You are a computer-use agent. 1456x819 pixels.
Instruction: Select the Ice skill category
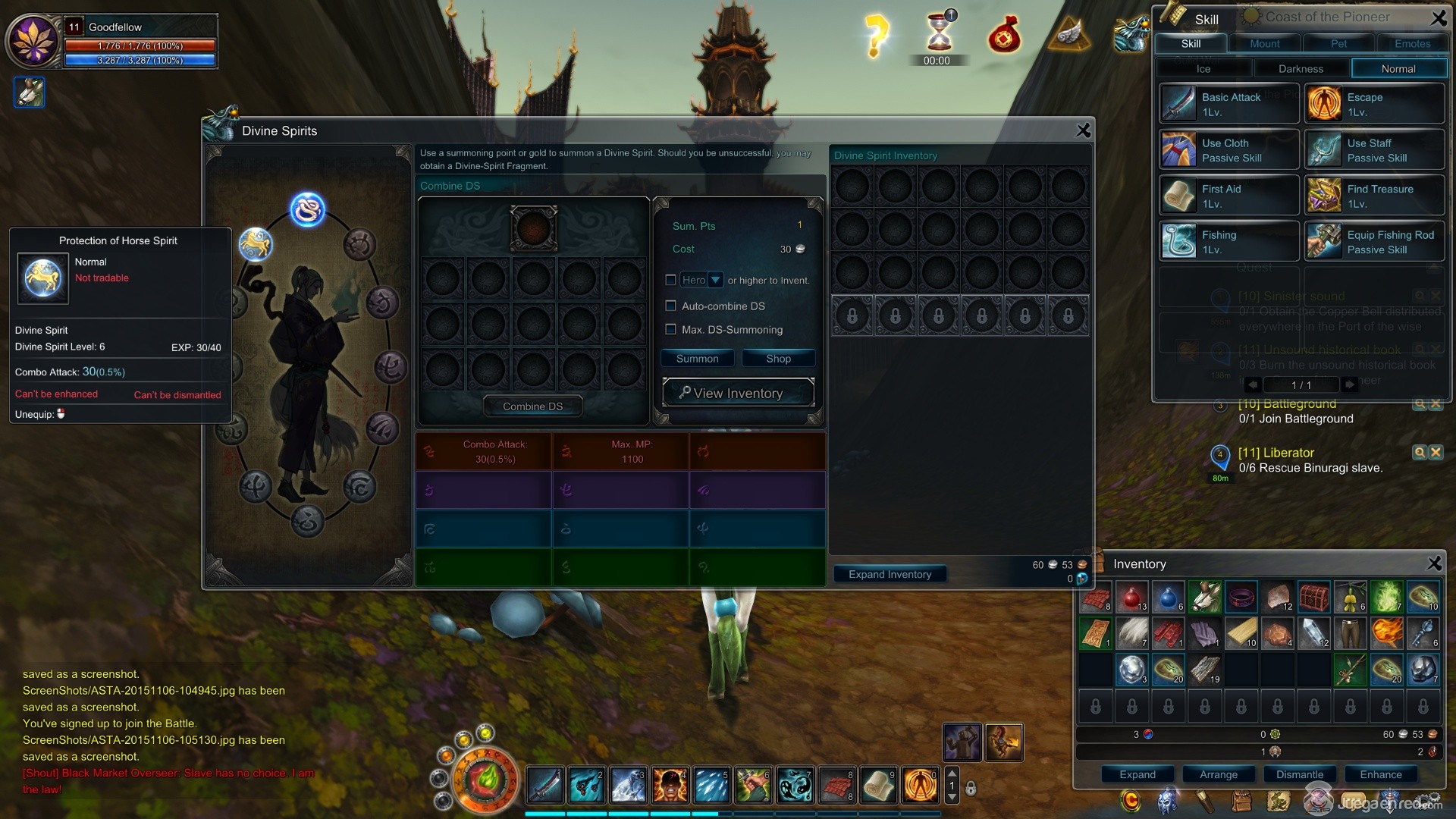point(1203,69)
